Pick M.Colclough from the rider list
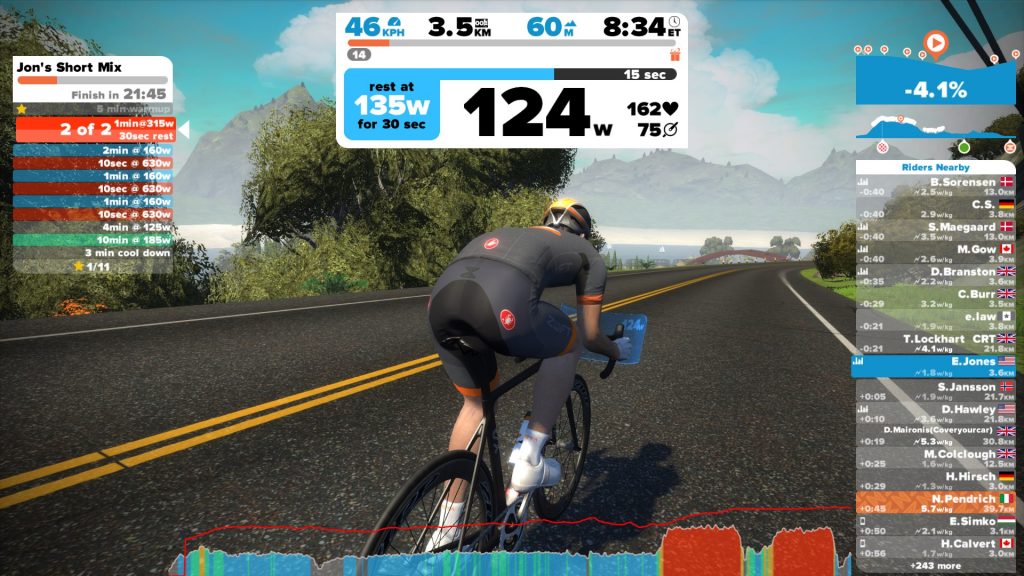 [935, 458]
